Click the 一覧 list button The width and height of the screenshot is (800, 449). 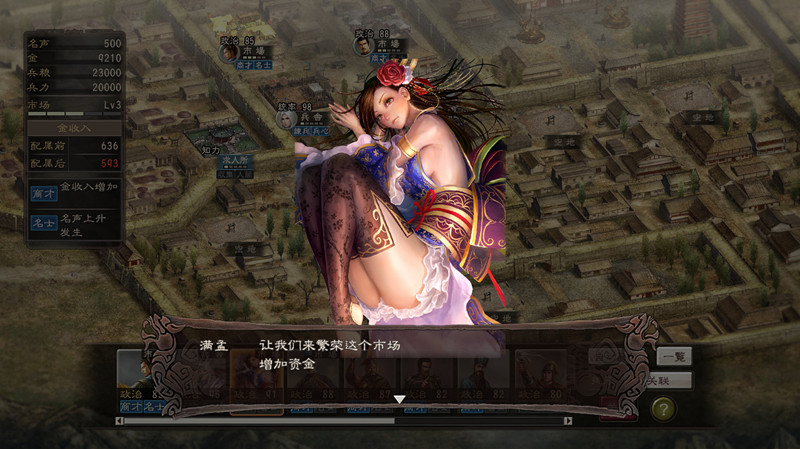(673, 356)
